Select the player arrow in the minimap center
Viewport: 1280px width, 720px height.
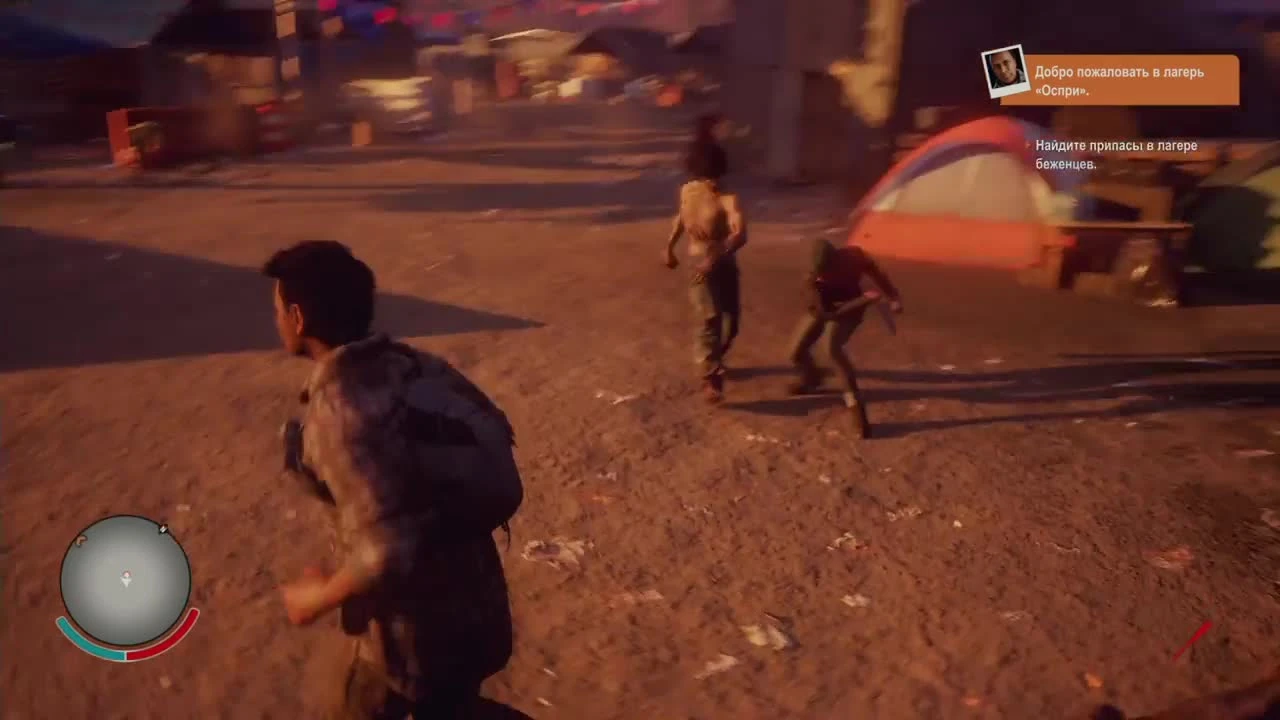[x=126, y=580]
